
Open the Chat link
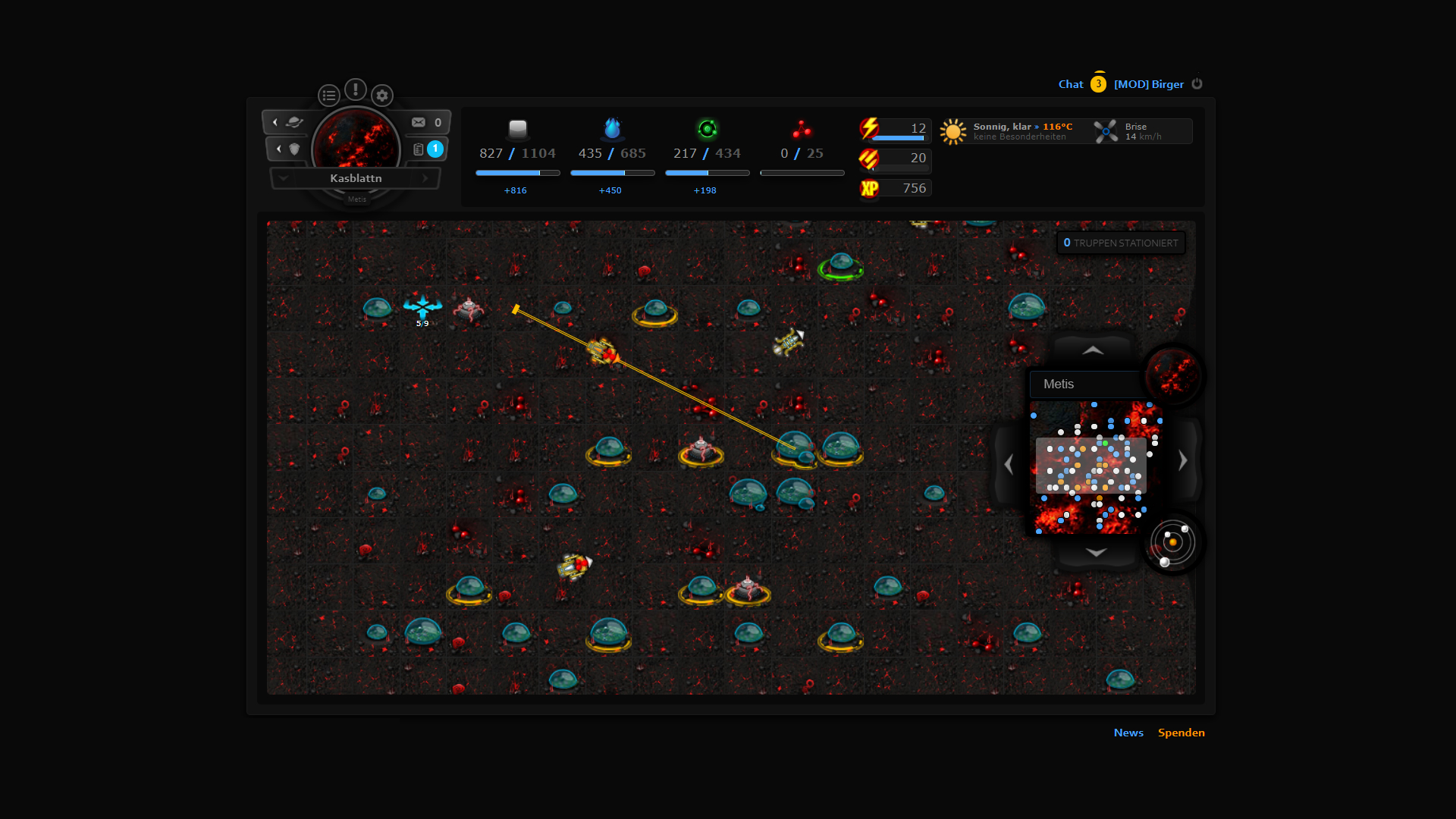coord(1070,84)
